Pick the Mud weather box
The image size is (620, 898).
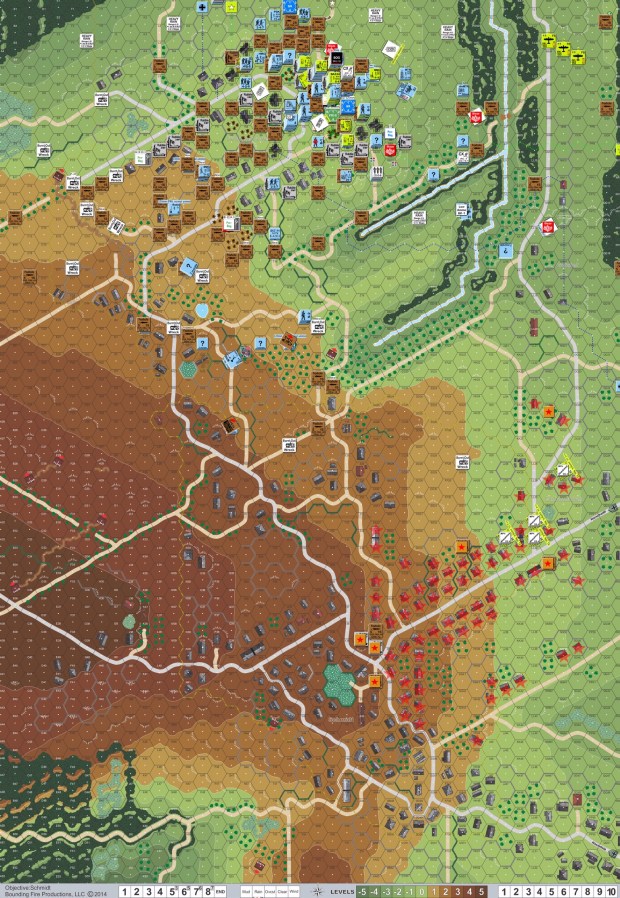[x=246, y=890]
